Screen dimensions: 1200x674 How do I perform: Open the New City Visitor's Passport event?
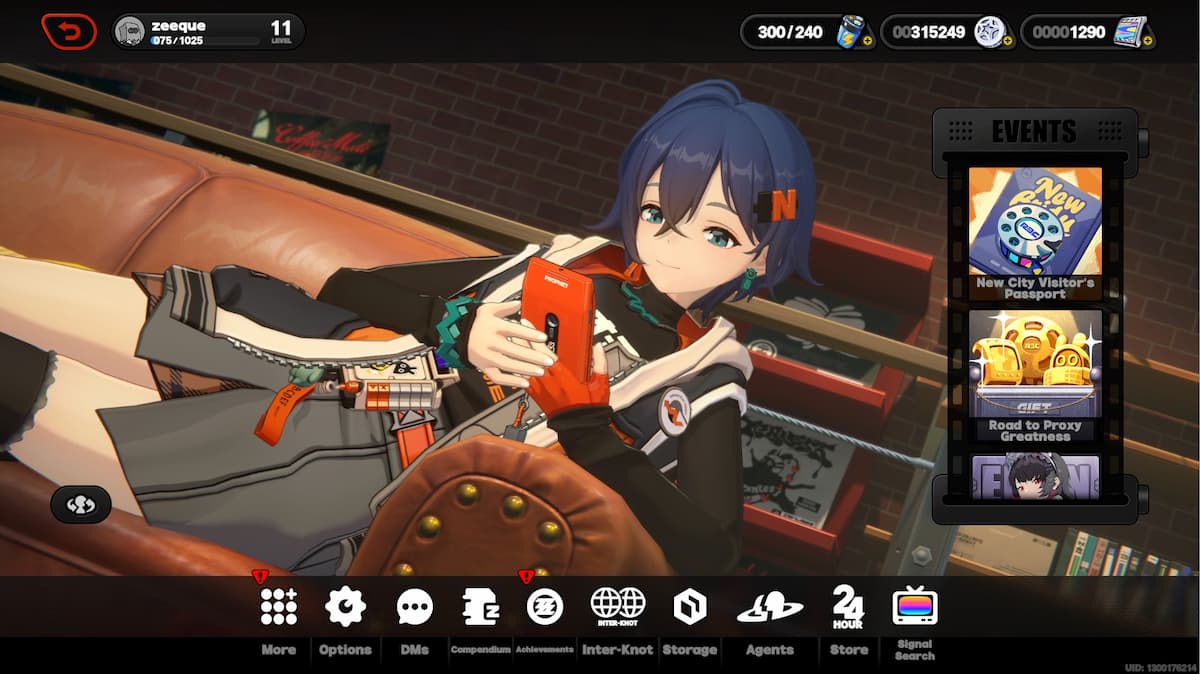coord(1035,233)
